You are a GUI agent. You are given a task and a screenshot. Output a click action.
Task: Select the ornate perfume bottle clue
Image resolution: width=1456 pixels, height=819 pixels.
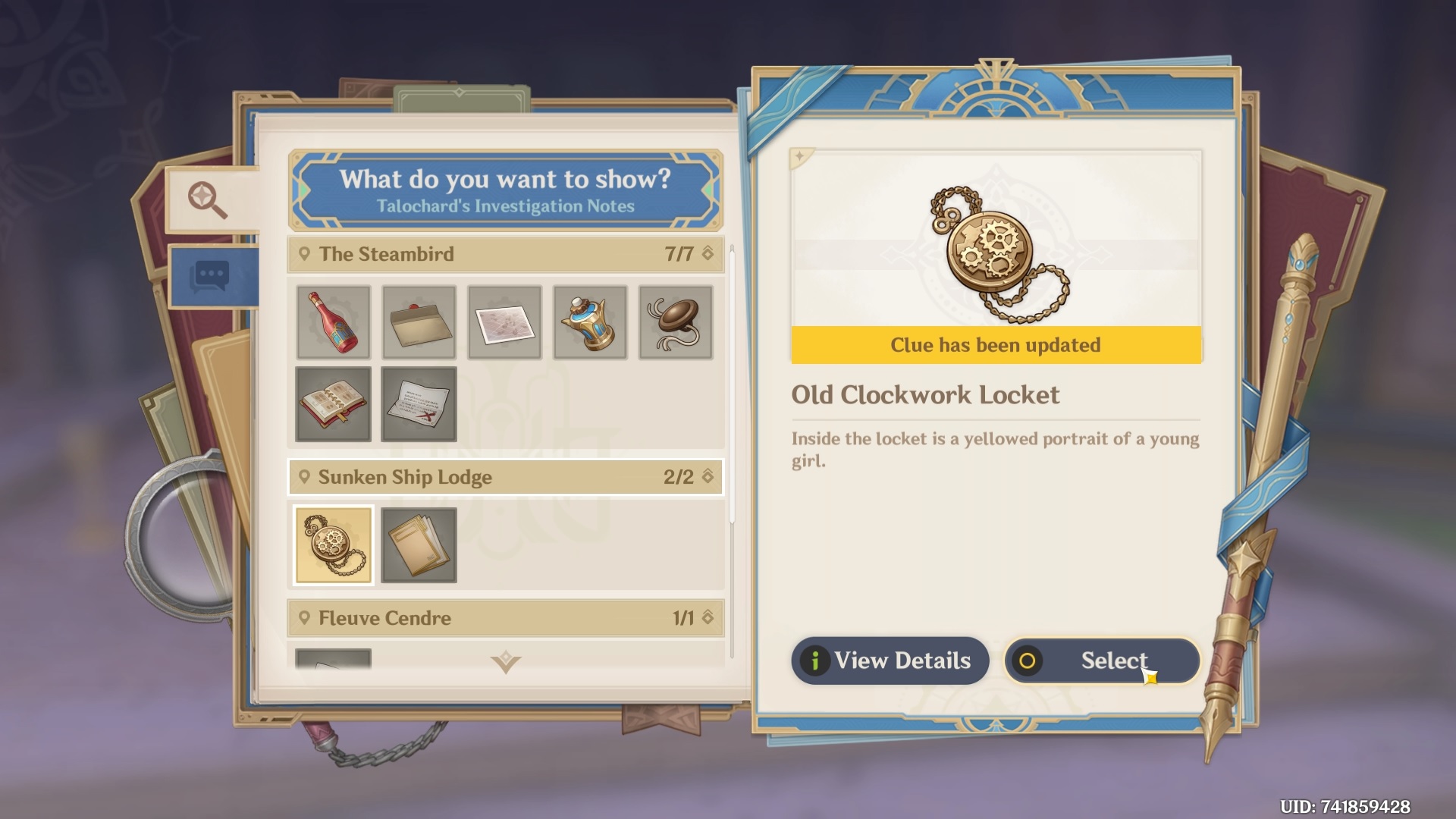coord(591,322)
